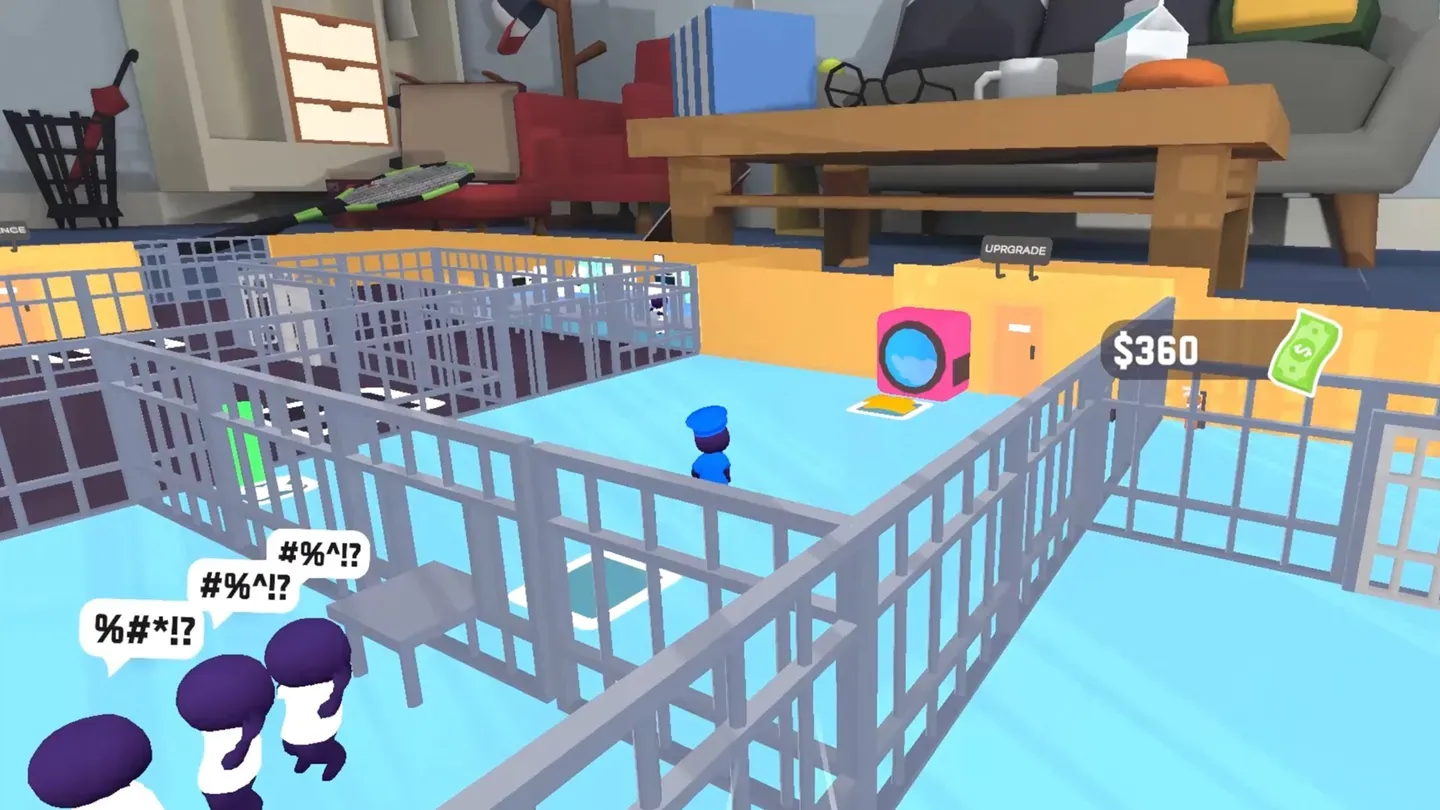The width and height of the screenshot is (1440, 810).
Task: Click the orange UPGRADE room door
Action: pos(1015,340)
